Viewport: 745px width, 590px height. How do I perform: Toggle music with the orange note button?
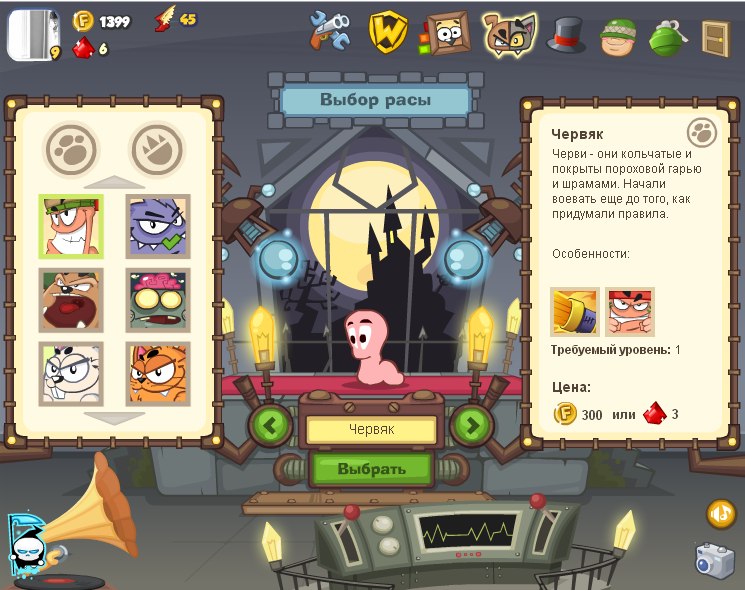721,514
